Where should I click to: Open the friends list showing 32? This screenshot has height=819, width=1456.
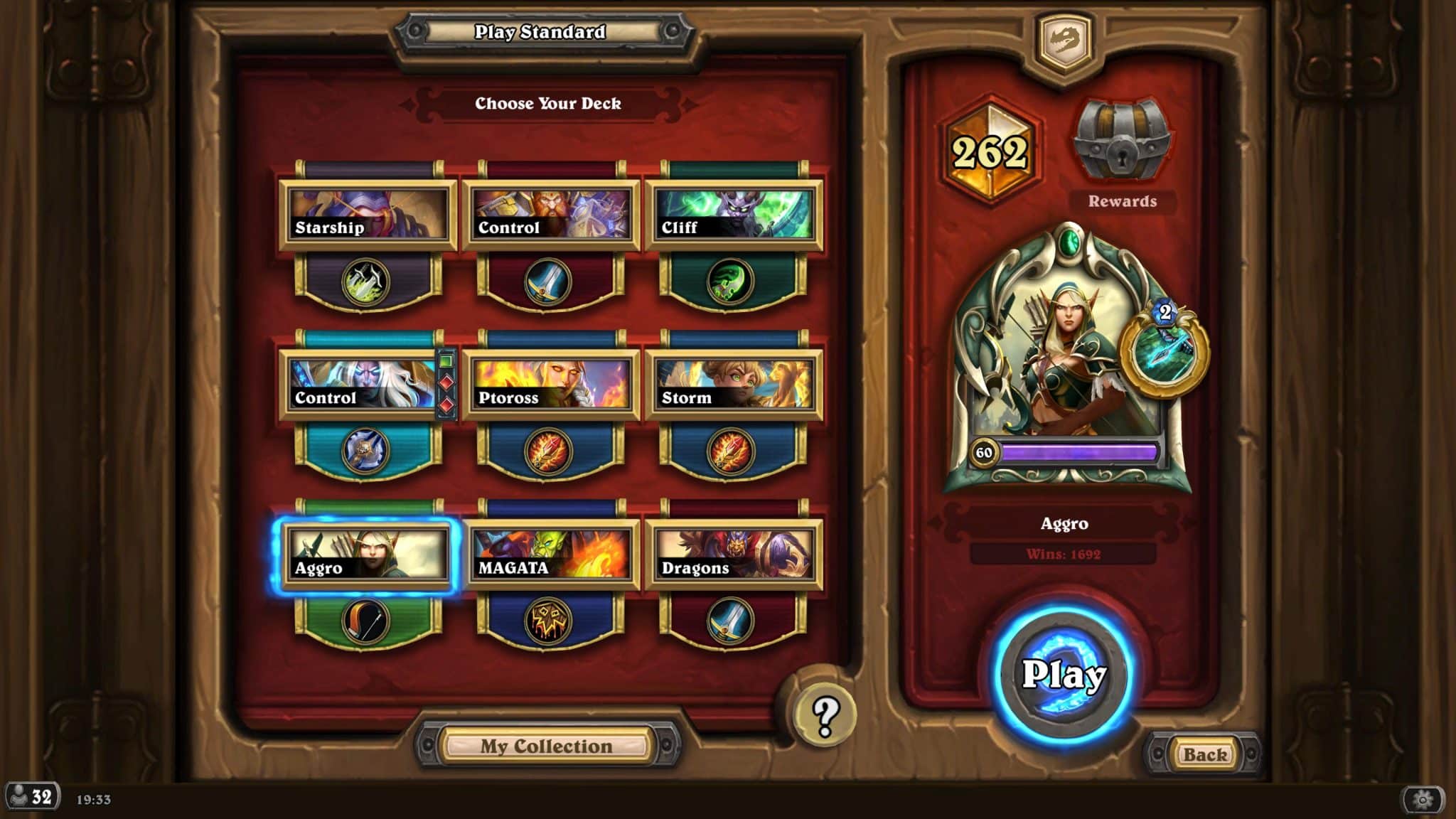(x=31, y=796)
